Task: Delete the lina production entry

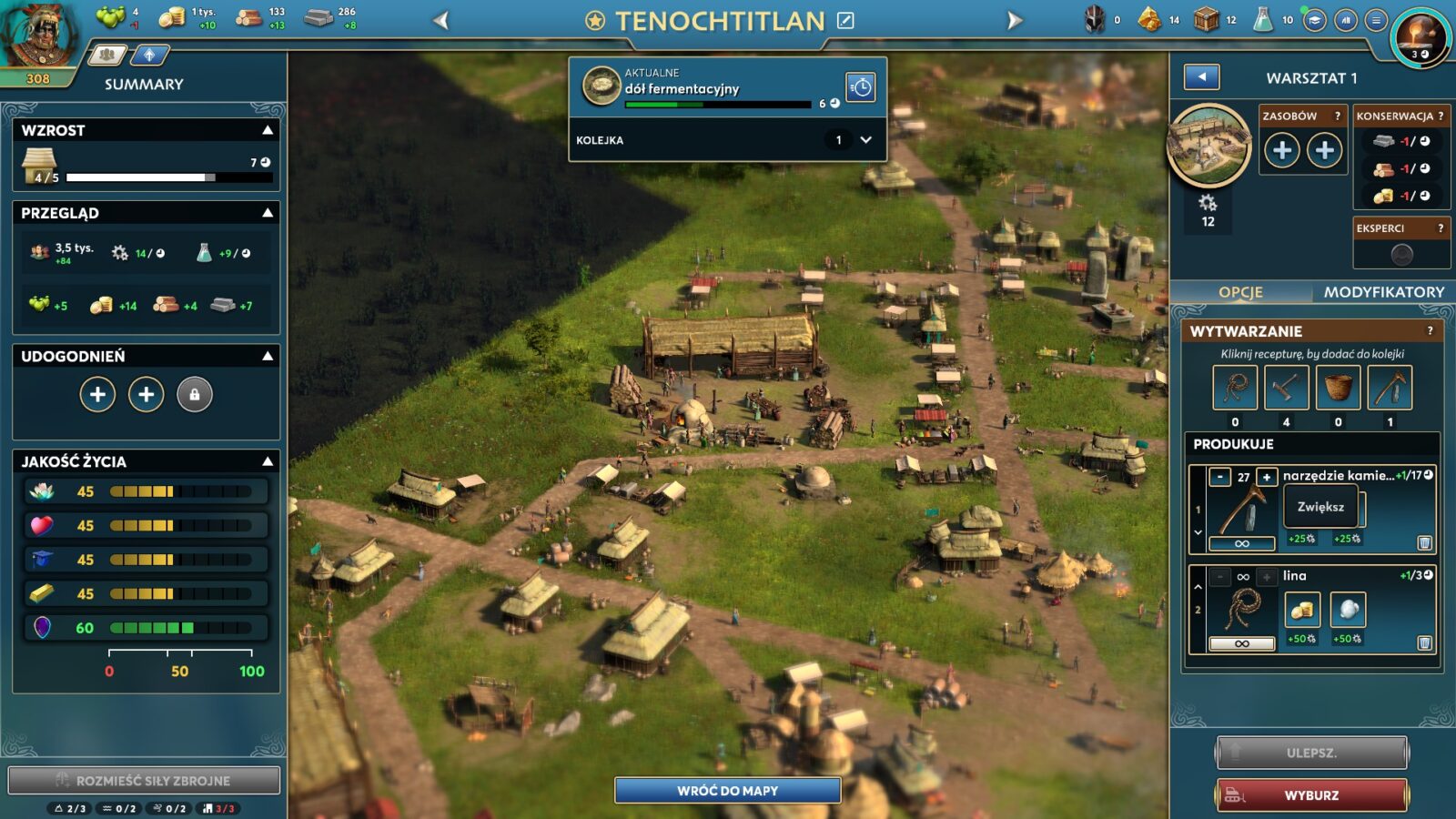Action: (x=1424, y=643)
